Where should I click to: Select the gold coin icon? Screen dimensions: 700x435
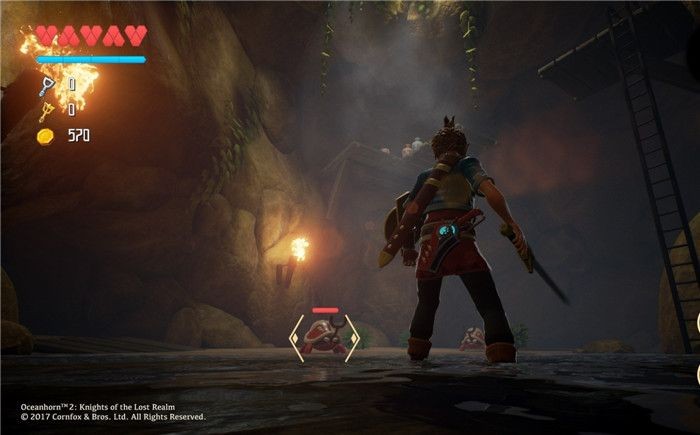pos(45,135)
